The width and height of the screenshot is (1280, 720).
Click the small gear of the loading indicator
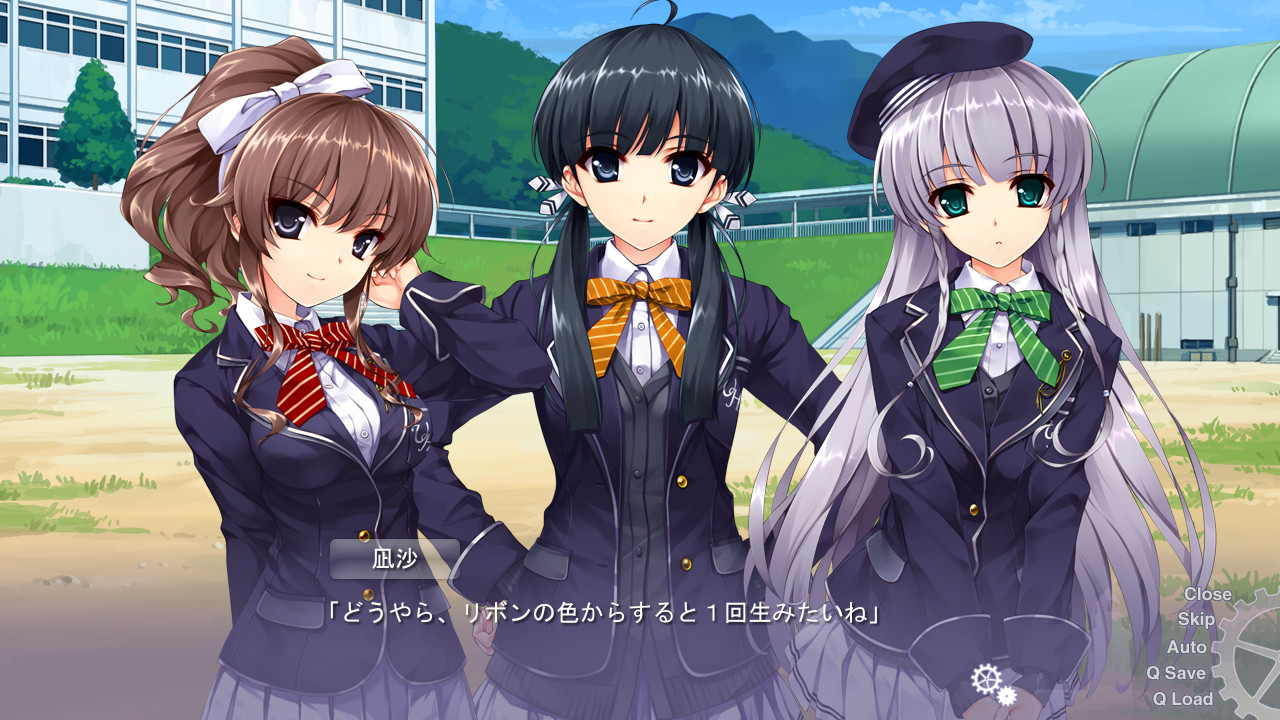[x=1006, y=697]
